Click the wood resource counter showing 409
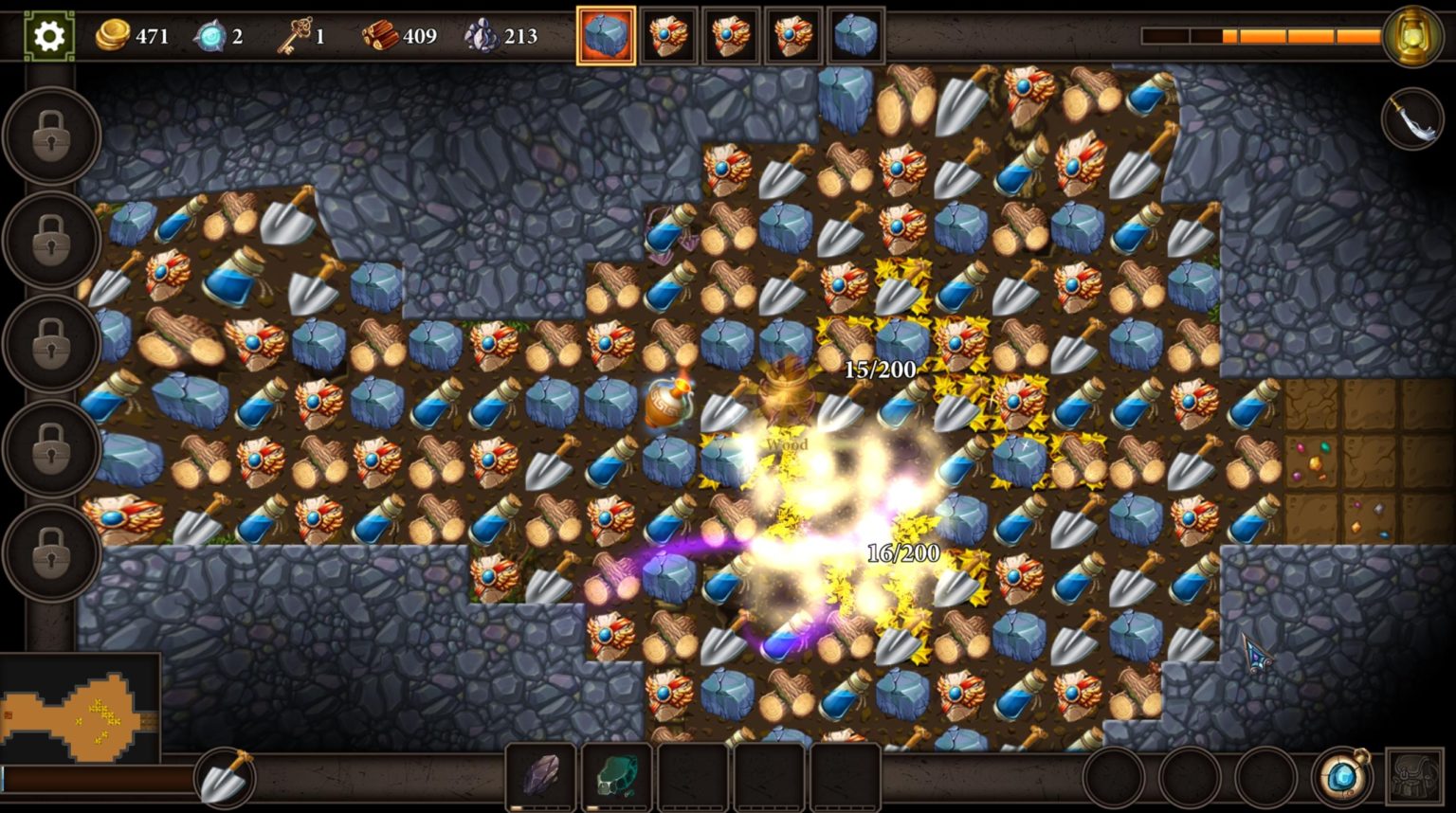The width and height of the screenshot is (1456, 813). (x=402, y=36)
